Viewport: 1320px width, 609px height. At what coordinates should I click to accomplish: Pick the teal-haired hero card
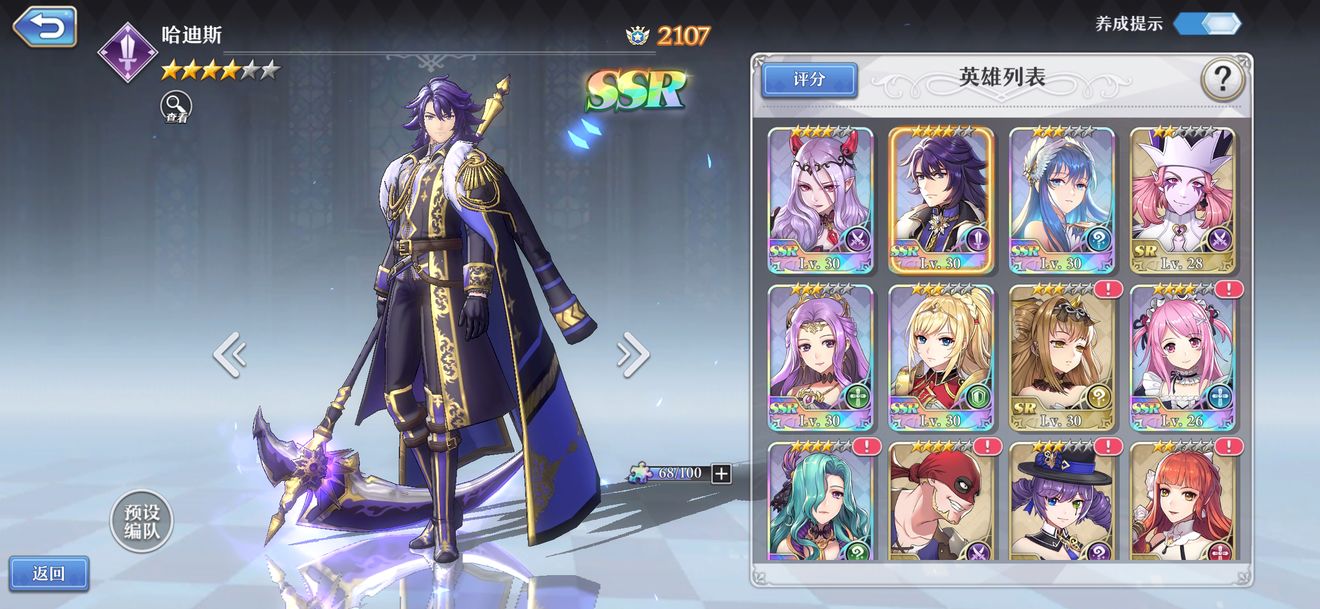point(820,500)
